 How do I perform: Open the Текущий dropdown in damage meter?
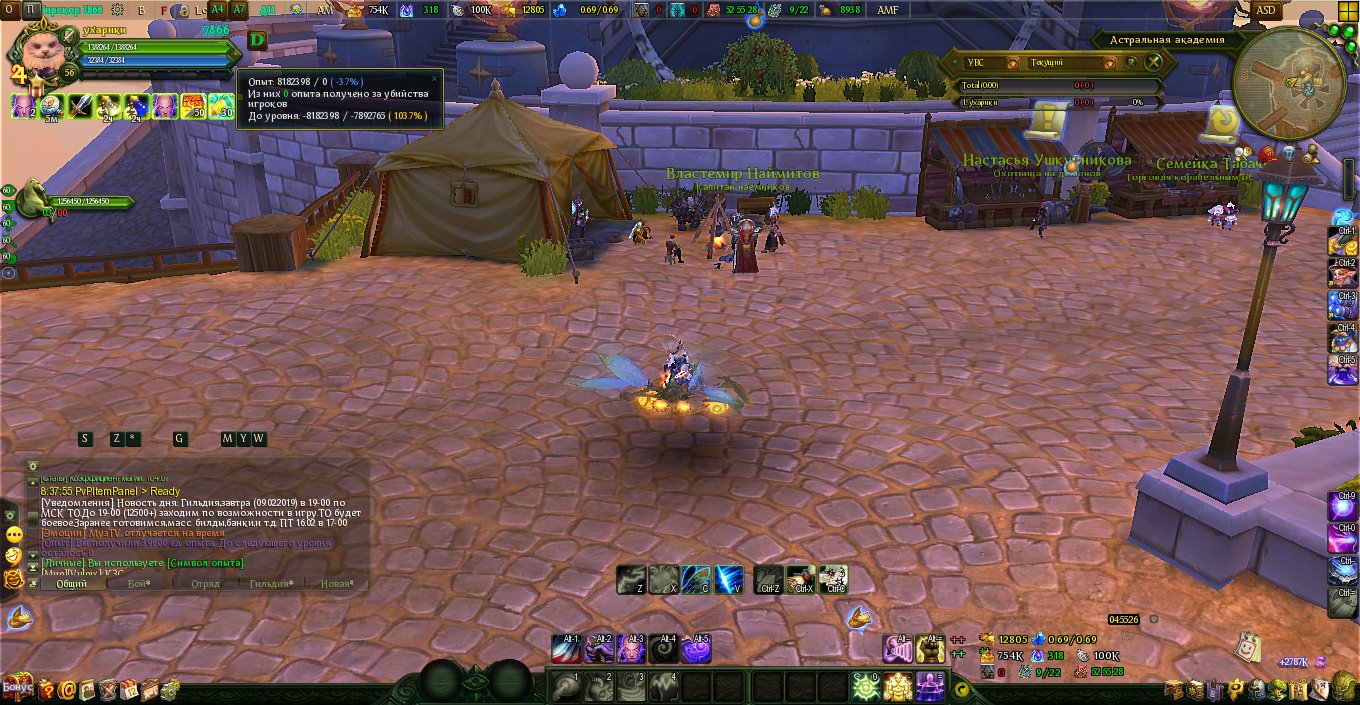click(x=1111, y=62)
